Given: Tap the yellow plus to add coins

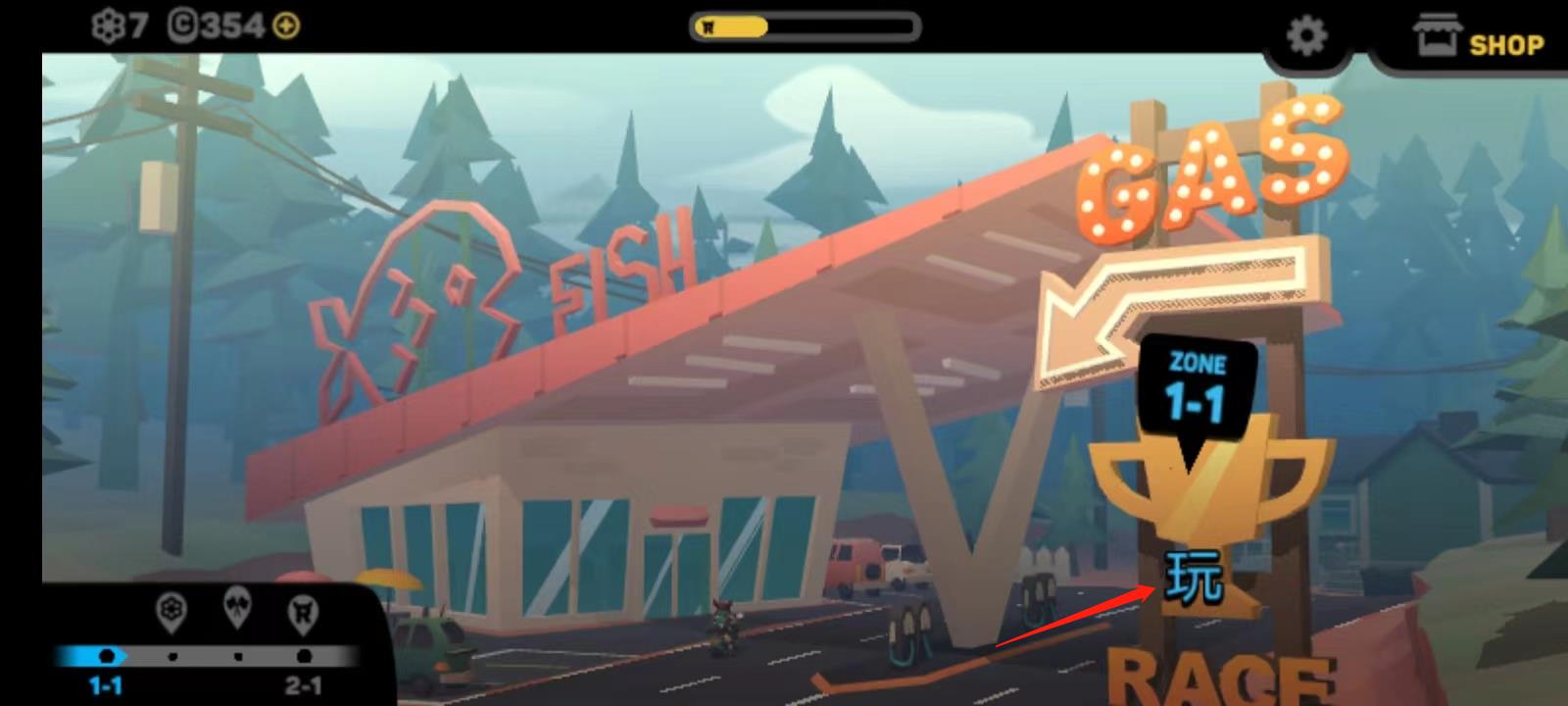Looking at the screenshot, I should [286, 26].
